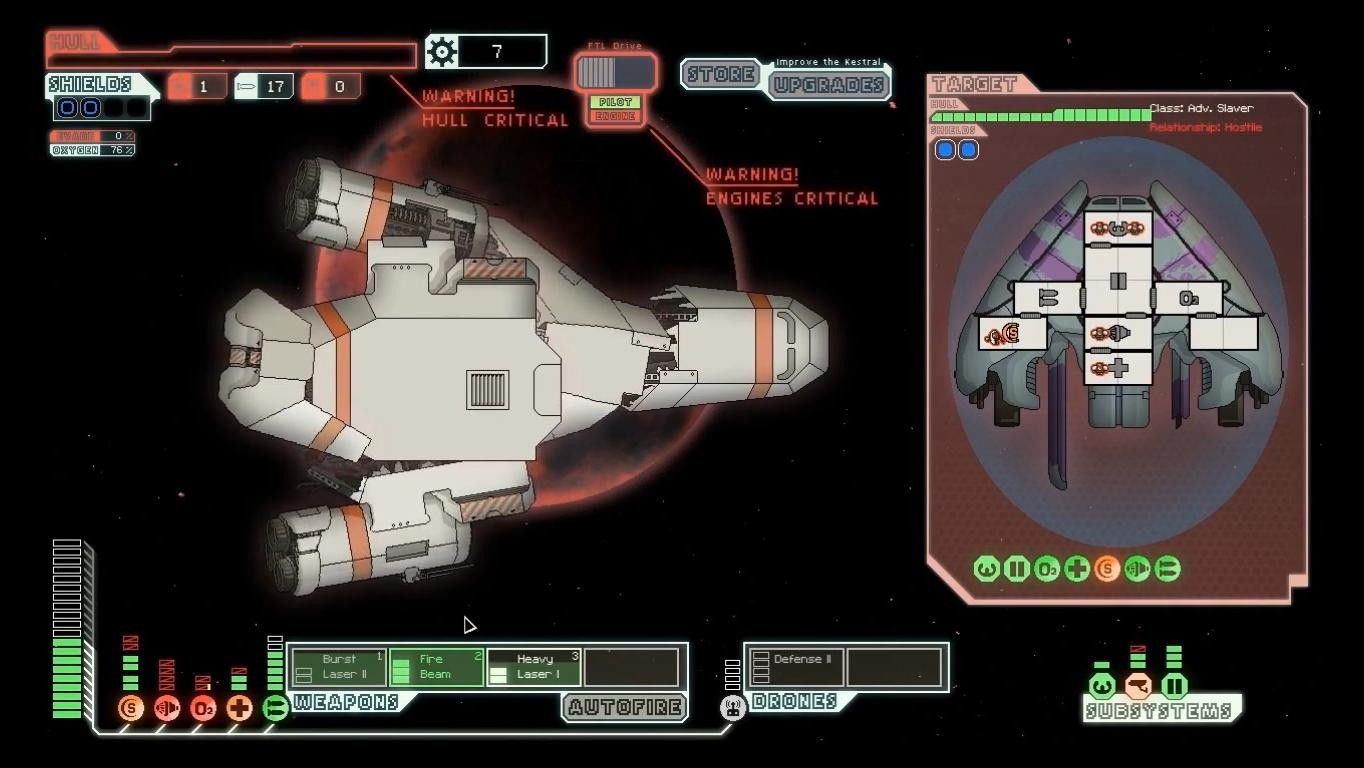Click the medbay cross system icon

coord(239,709)
